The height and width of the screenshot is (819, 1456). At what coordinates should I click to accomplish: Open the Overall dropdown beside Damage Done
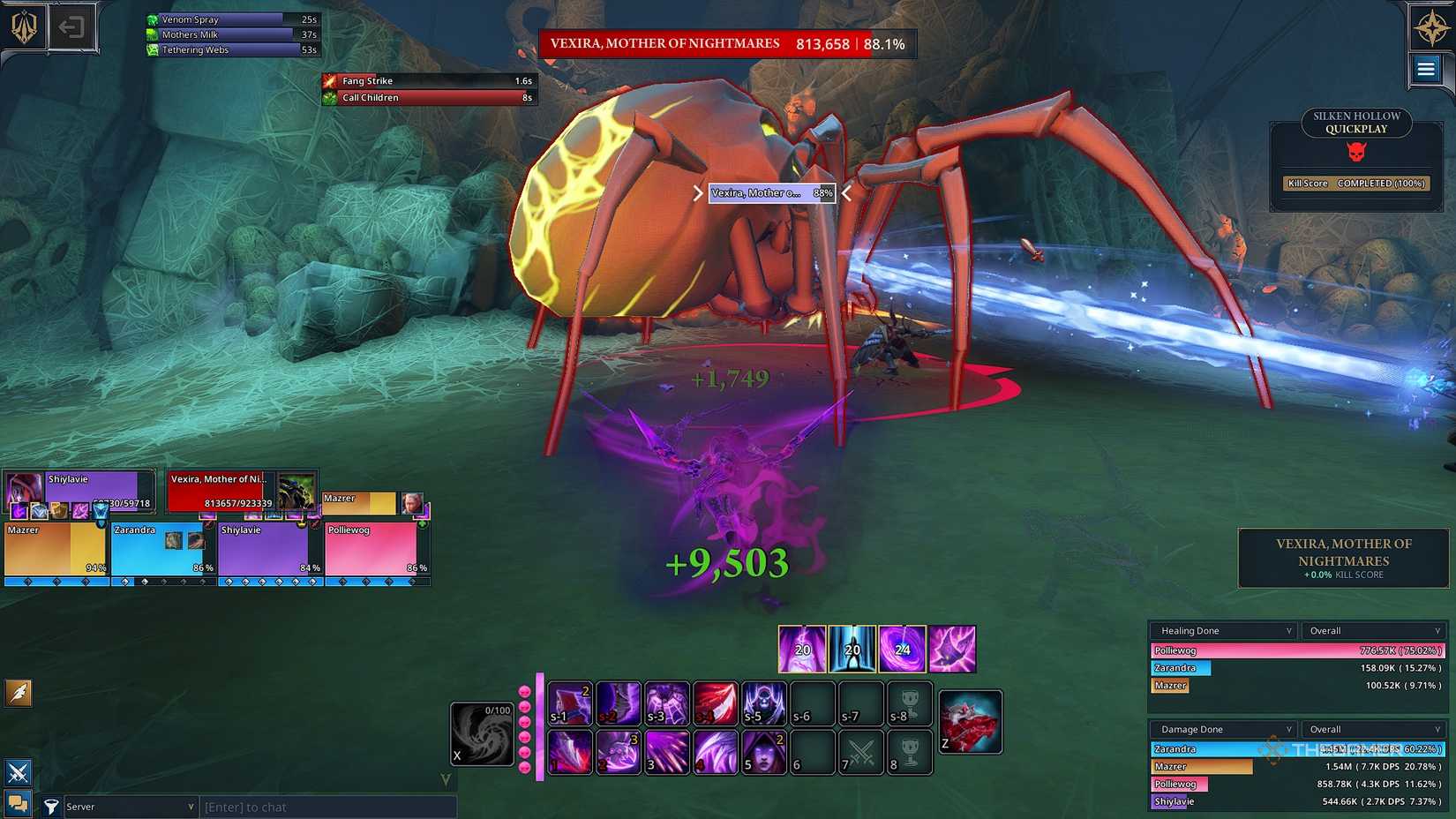point(1372,729)
